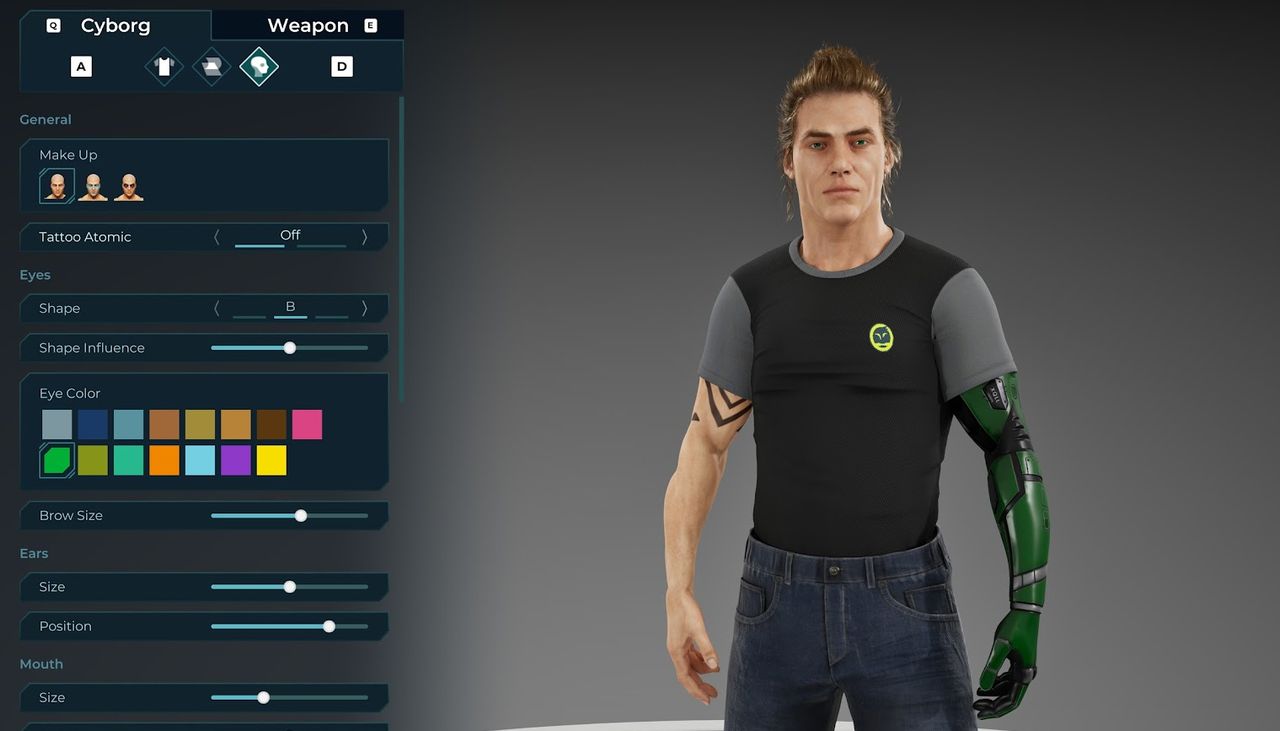The height and width of the screenshot is (731, 1280).
Task: Open the shirt clothing category
Action: [164, 67]
